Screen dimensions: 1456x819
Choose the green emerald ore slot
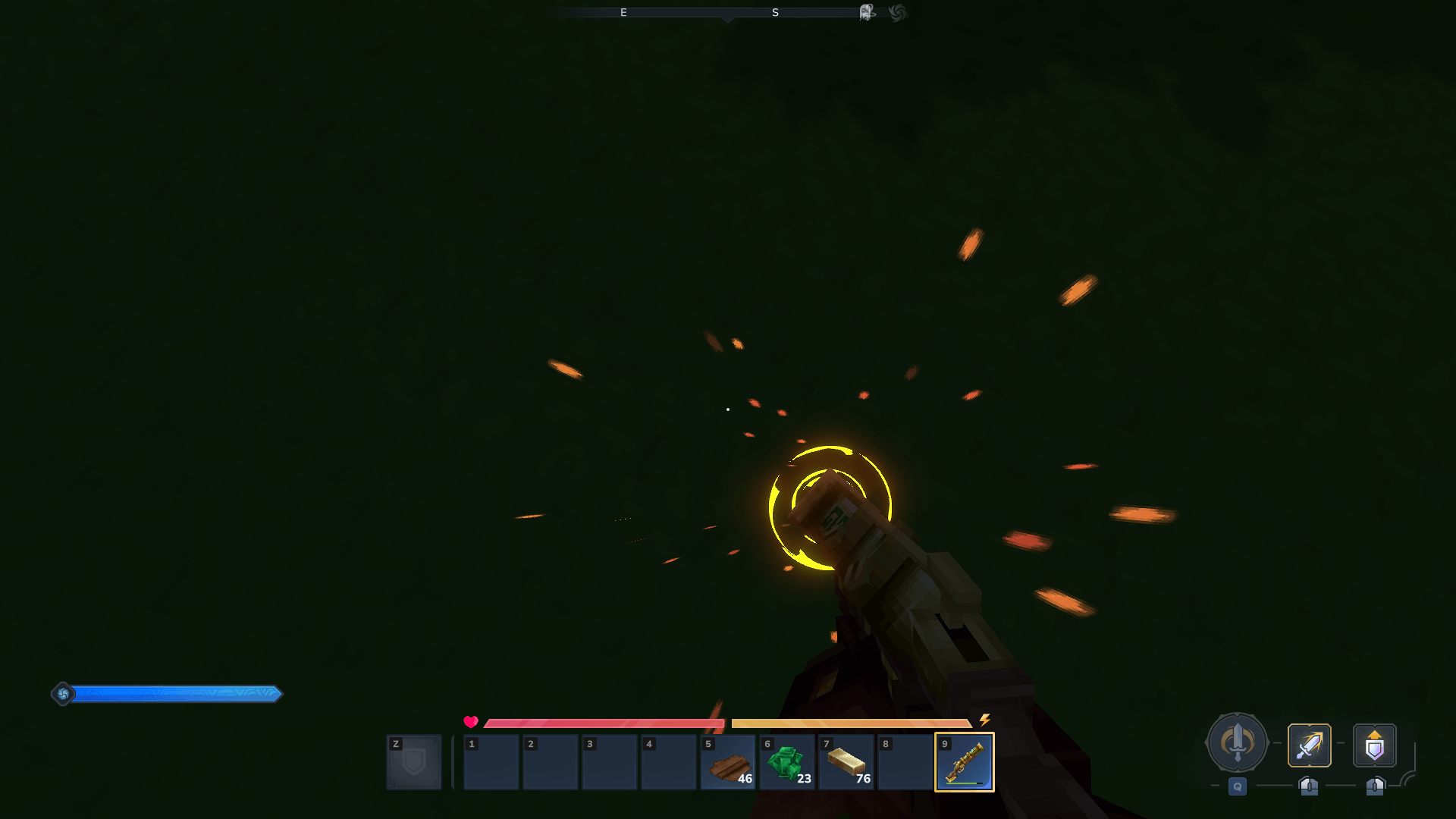point(787,762)
